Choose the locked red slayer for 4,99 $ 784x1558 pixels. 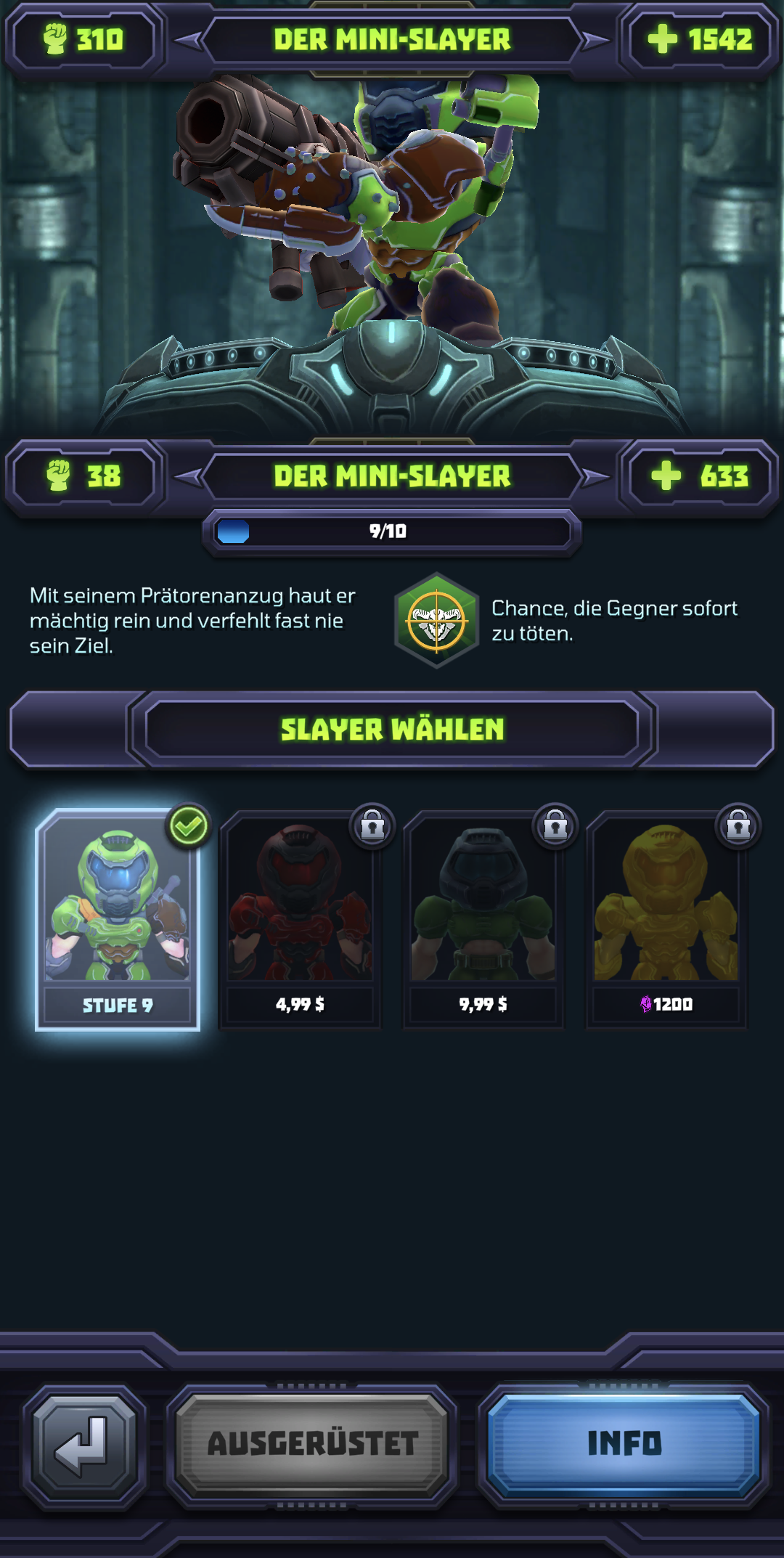click(x=300, y=919)
